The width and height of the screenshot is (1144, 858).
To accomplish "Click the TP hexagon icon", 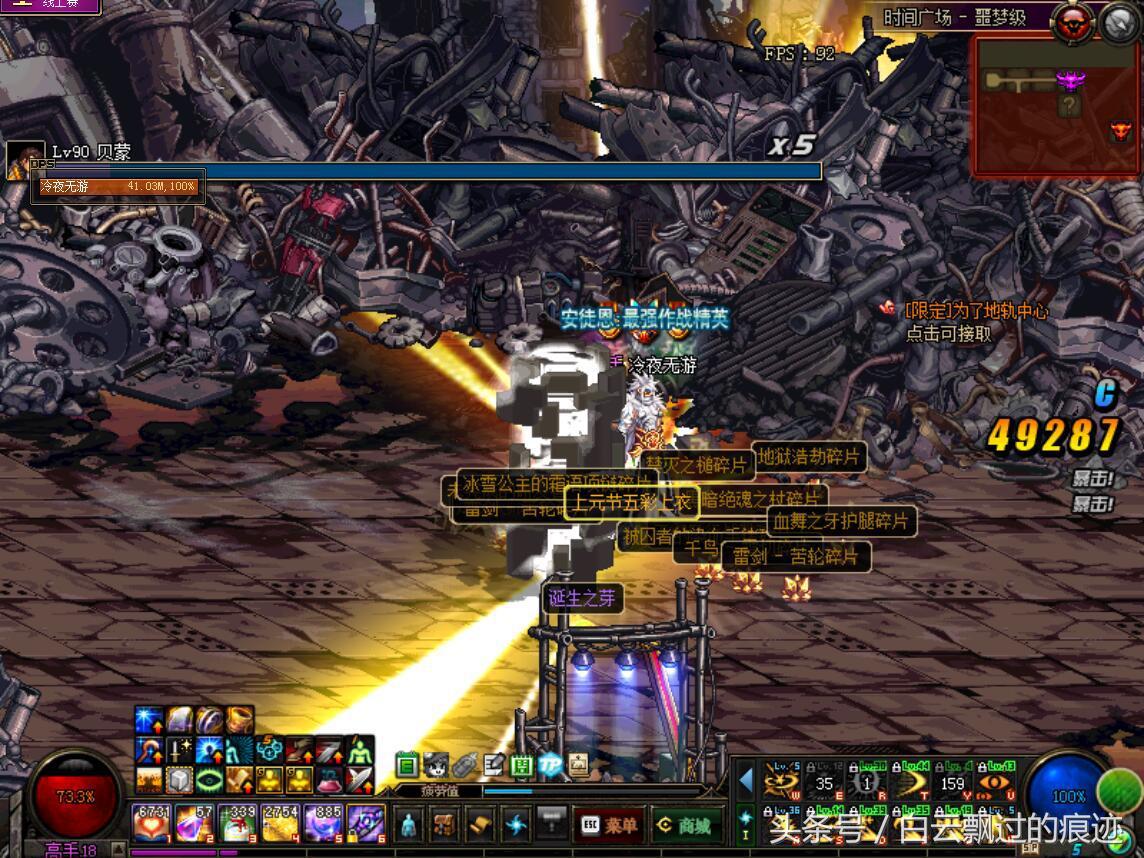I will point(549,766).
